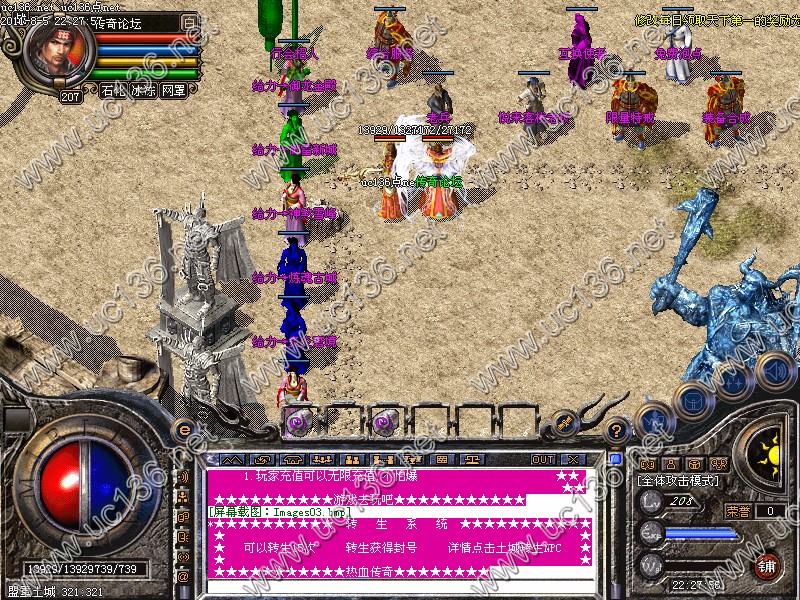Viewport: 800px width, 600px height.
Task: Use the first purple swirl belt item
Action: 298,422
